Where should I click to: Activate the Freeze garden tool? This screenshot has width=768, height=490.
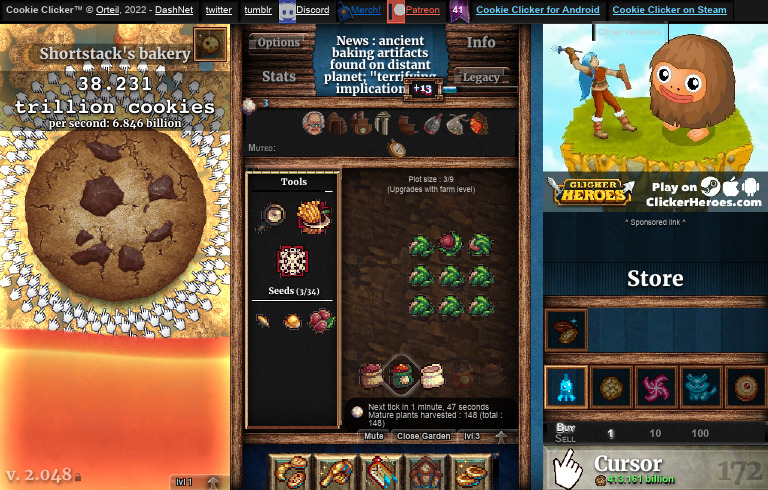[292, 260]
